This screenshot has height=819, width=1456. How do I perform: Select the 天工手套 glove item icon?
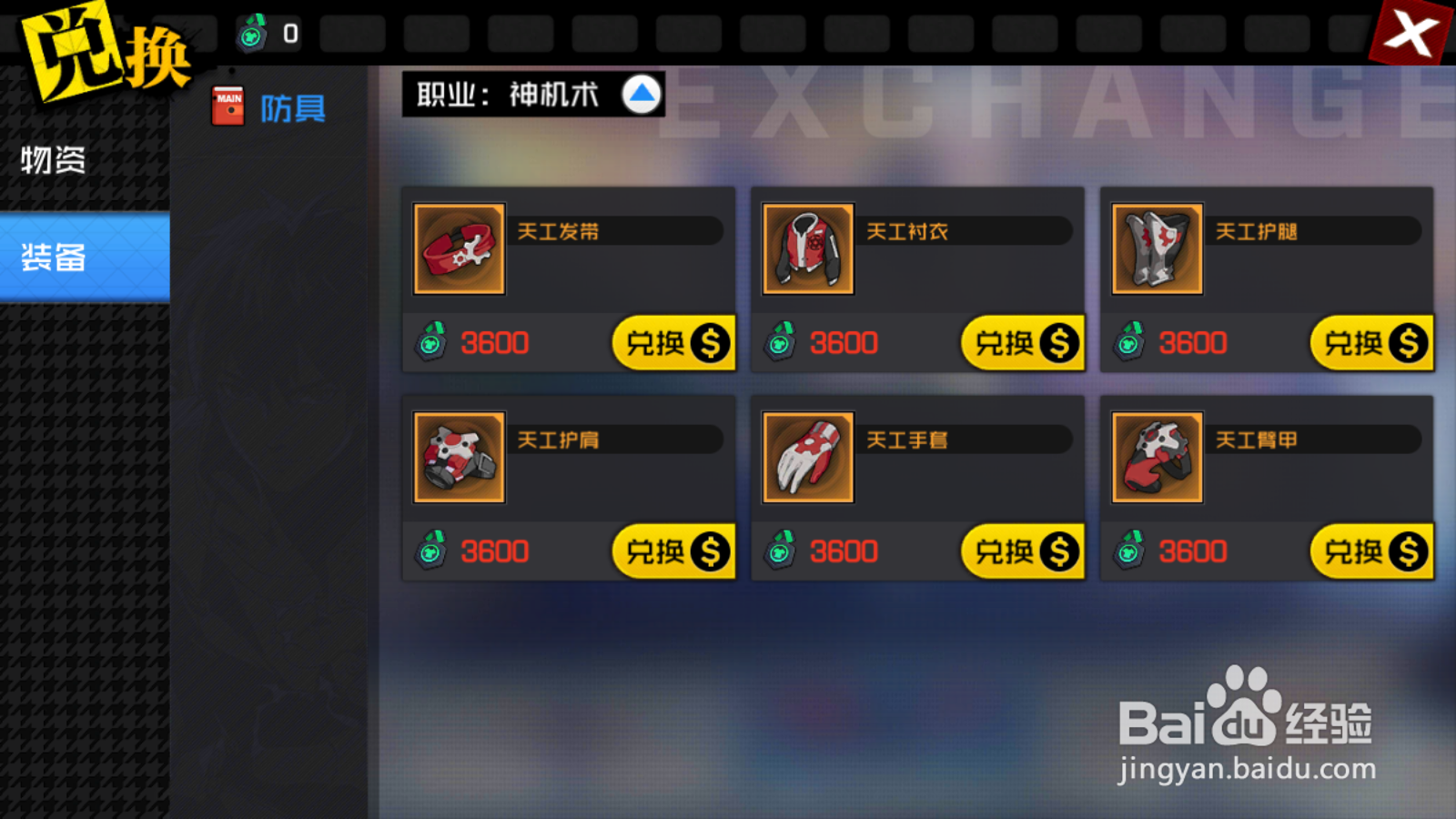[x=808, y=457]
